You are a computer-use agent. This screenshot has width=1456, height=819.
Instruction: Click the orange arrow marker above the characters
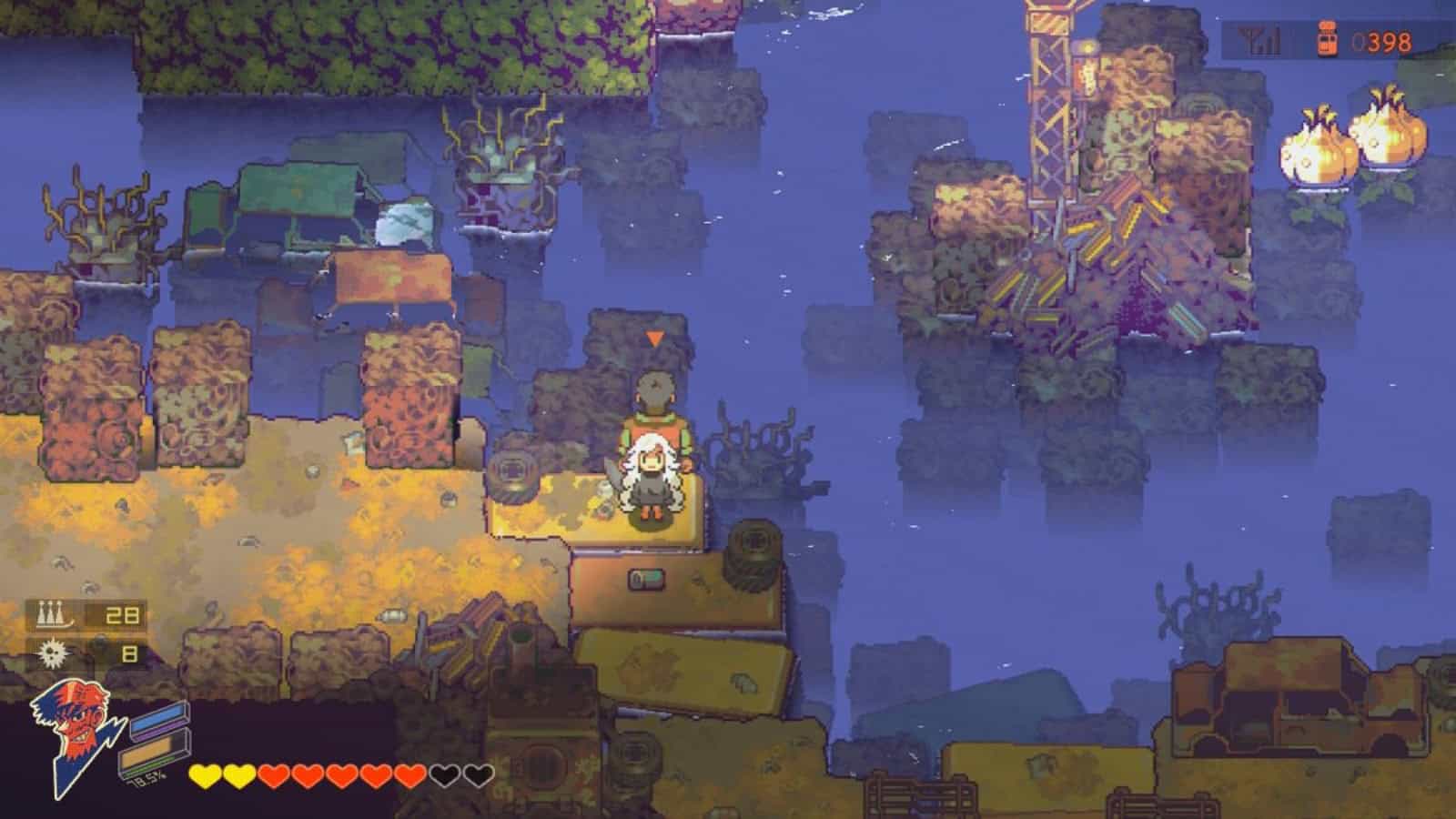653,339
